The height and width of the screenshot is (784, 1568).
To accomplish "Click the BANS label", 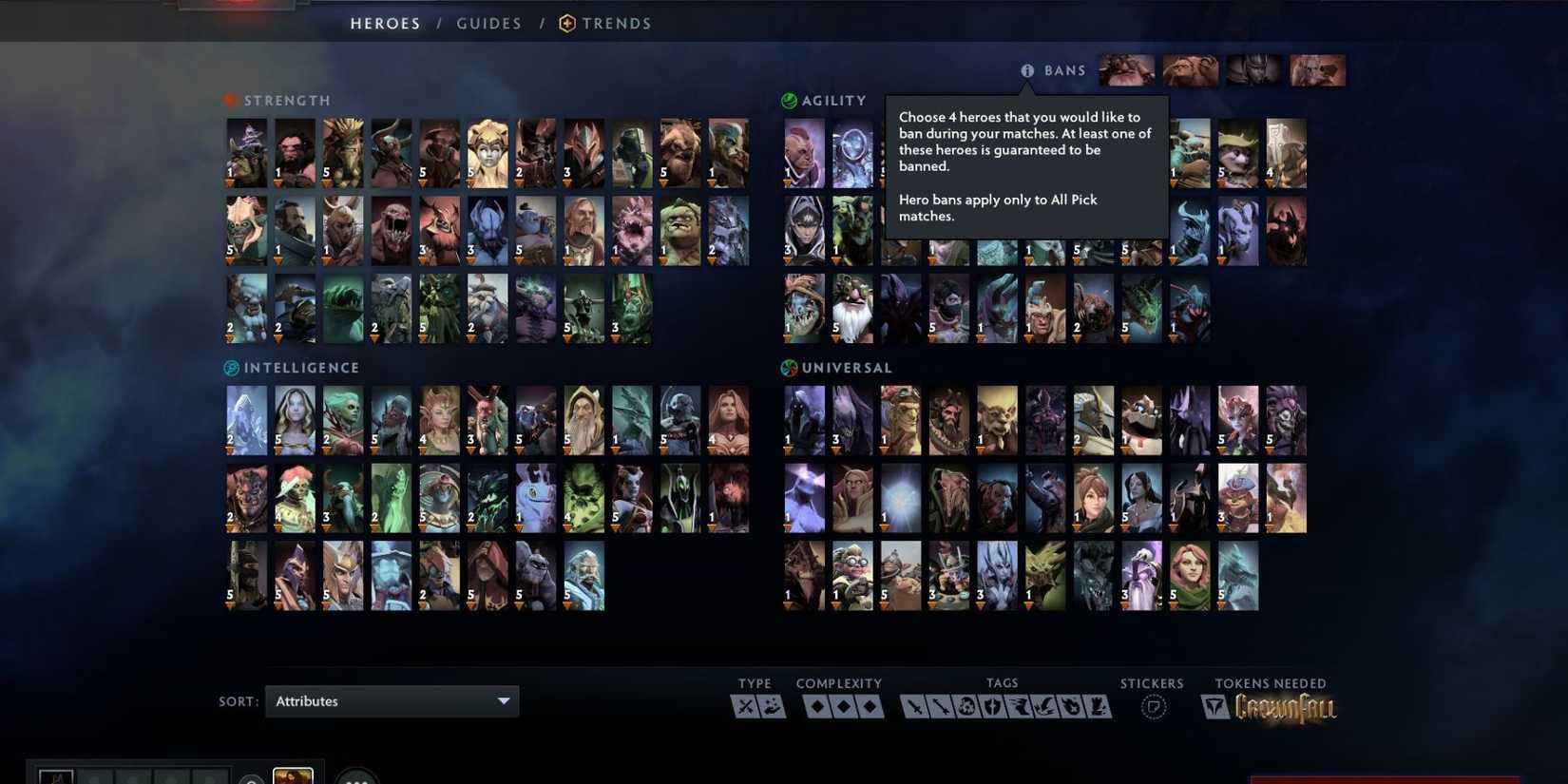I will click(x=1066, y=70).
